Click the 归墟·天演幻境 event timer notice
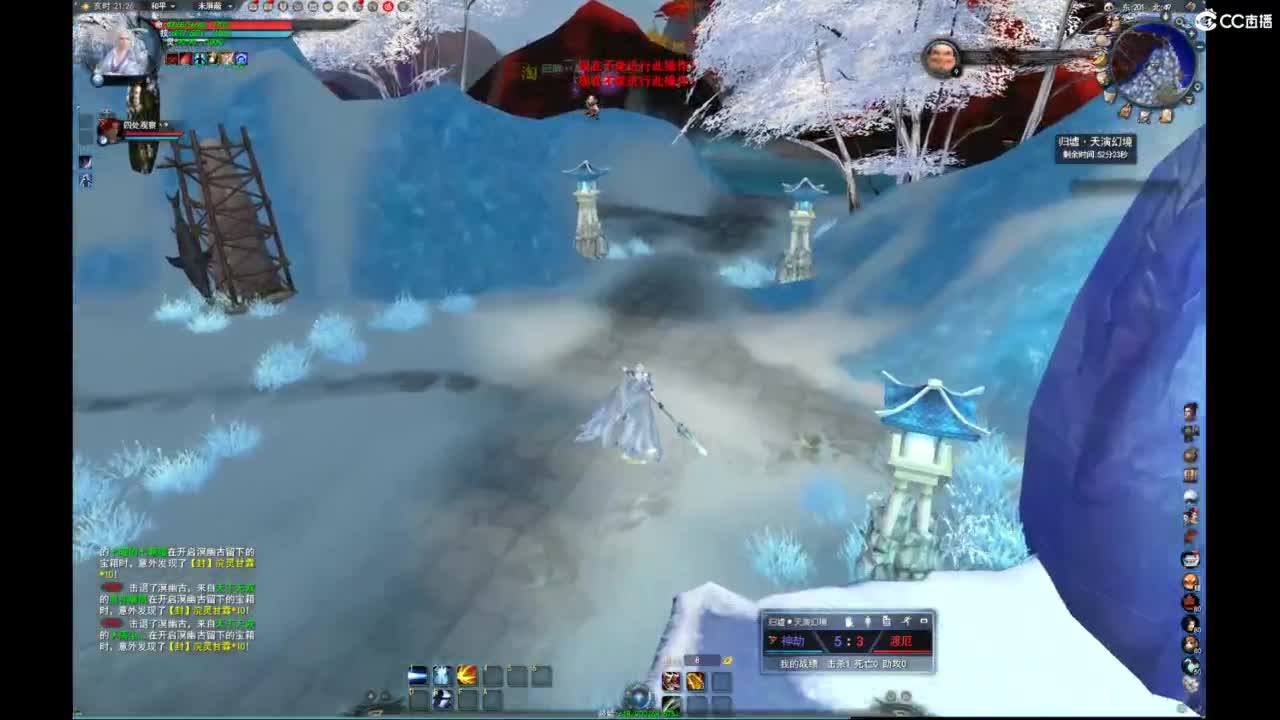Screen dimensions: 1280x720 [x=1096, y=148]
